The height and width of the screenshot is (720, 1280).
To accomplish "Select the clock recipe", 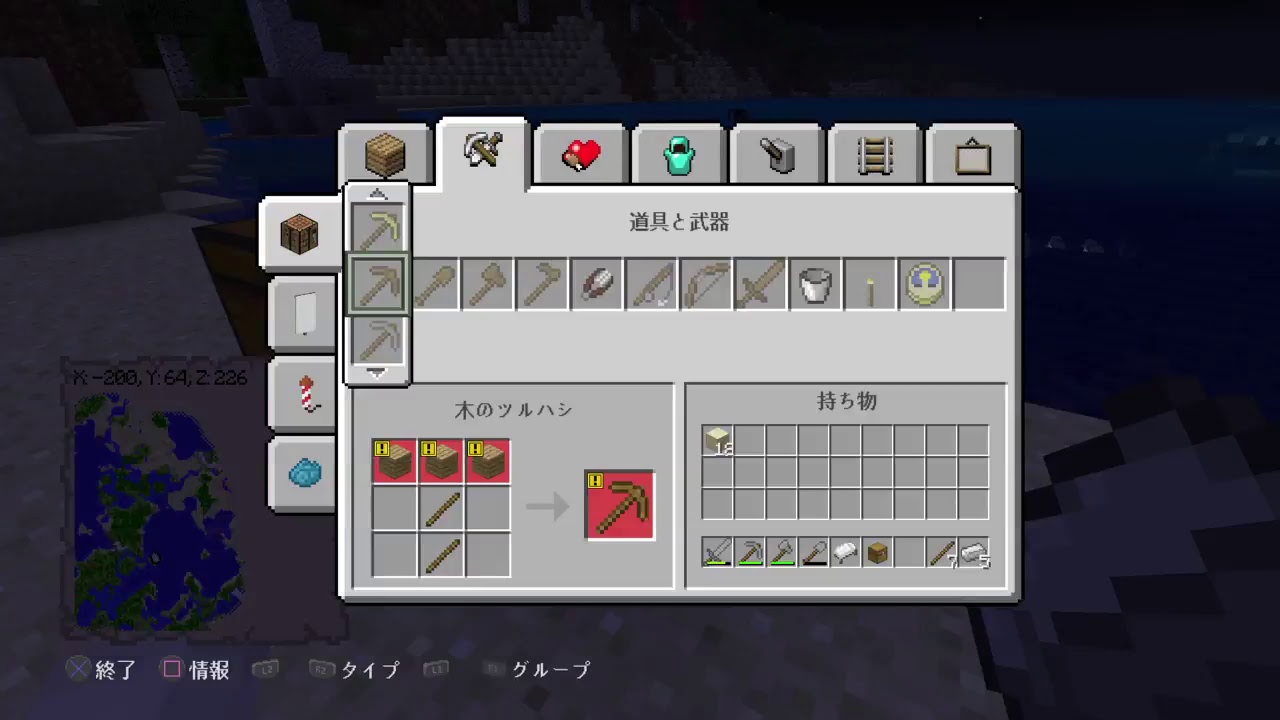I will tap(924, 284).
